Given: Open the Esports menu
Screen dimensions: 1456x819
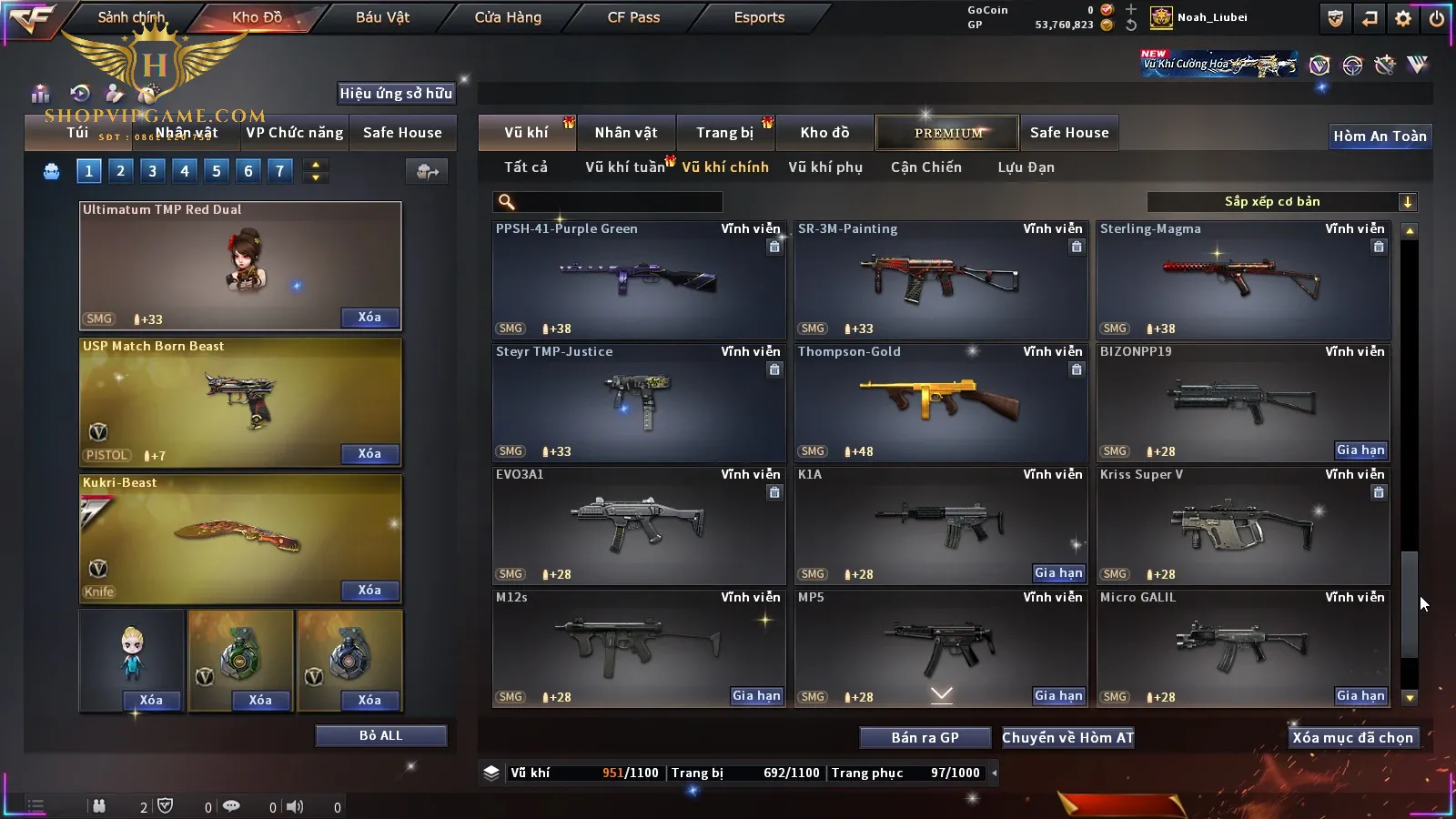Looking at the screenshot, I should pos(759,17).
